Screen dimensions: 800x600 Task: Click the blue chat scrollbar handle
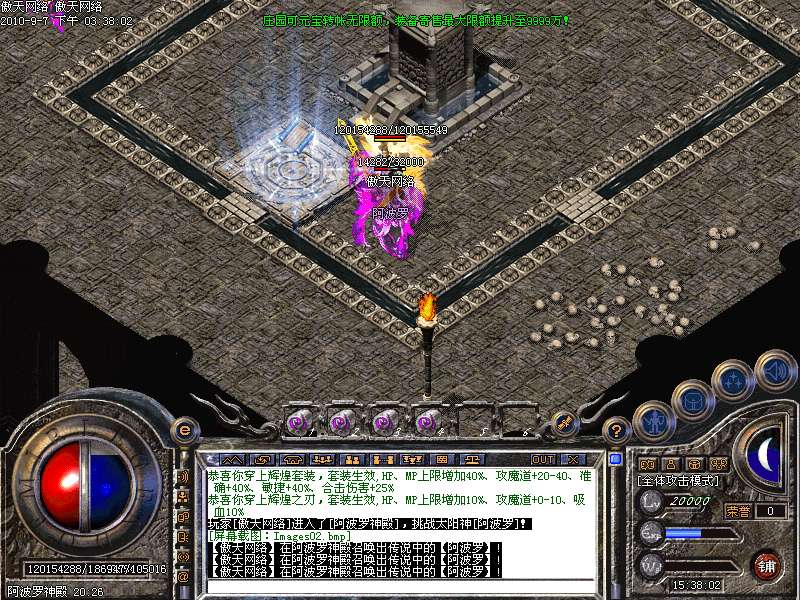tap(615, 459)
